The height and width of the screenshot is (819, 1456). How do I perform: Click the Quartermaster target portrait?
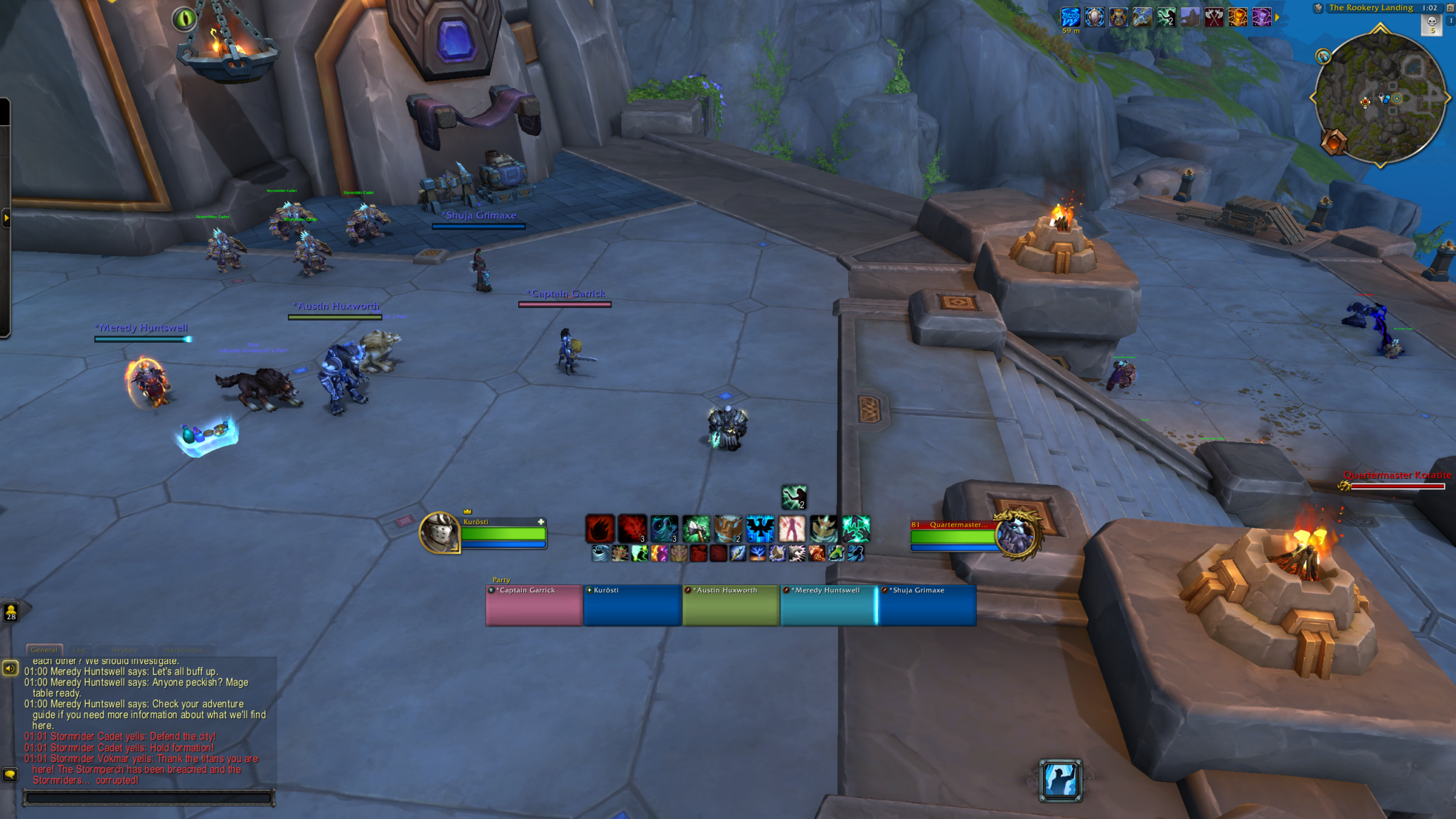[x=1017, y=535]
